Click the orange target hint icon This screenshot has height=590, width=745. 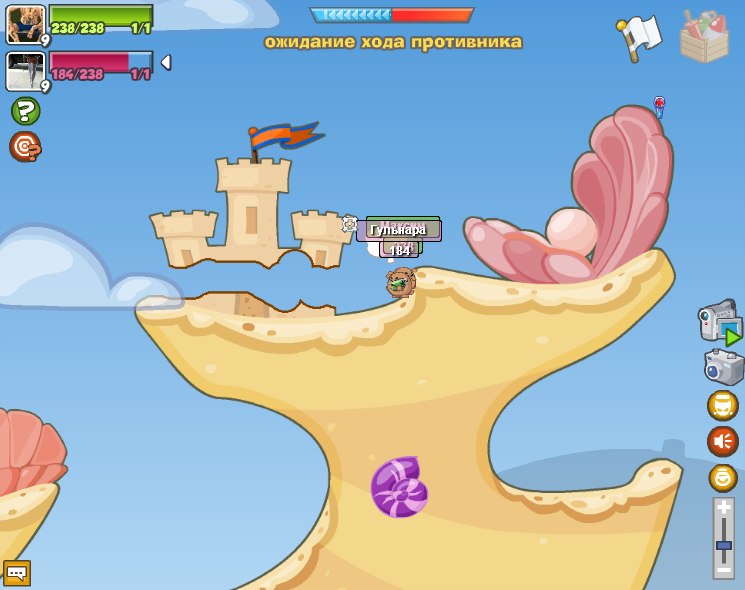tap(24, 147)
